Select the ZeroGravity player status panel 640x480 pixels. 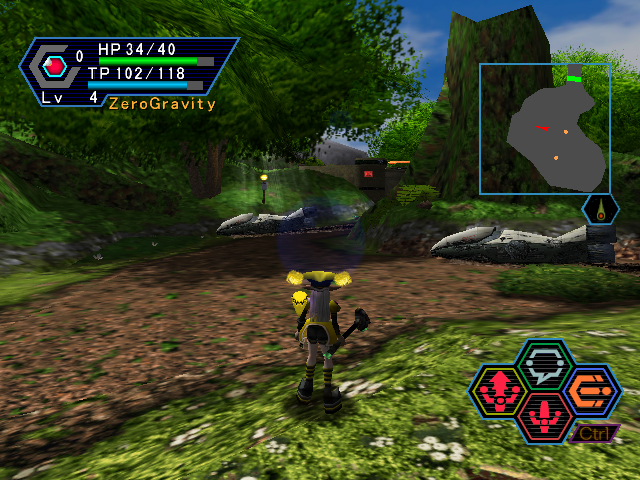click(130, 73)
